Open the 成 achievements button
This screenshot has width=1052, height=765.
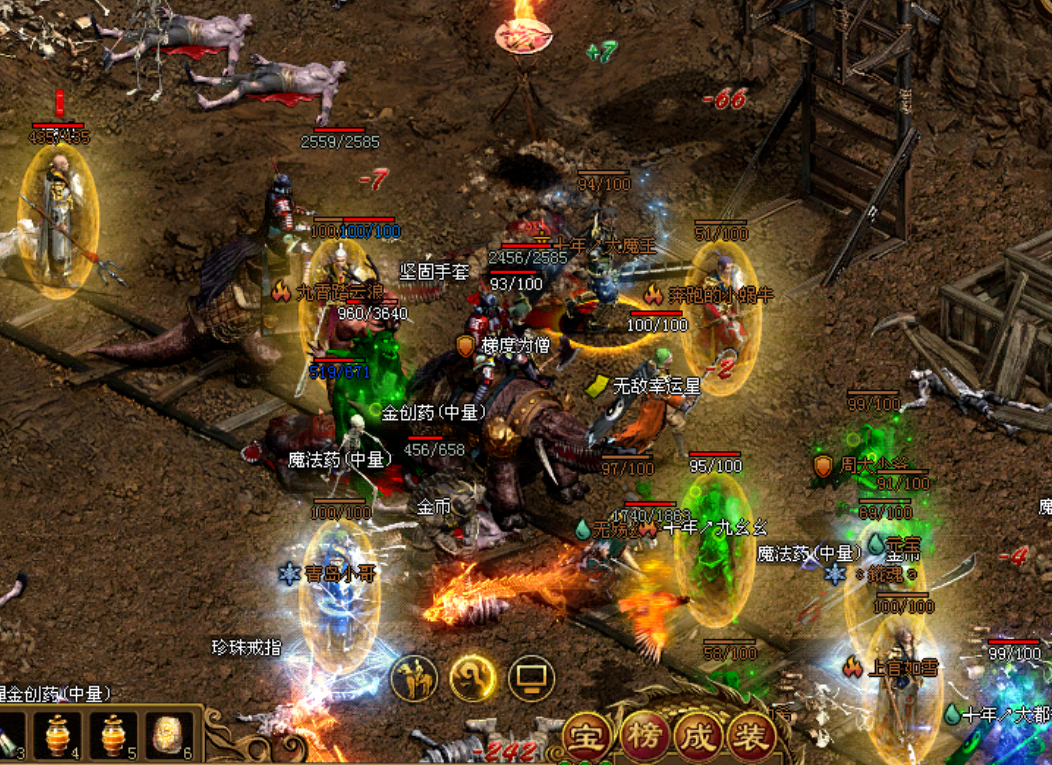(698, 737)
